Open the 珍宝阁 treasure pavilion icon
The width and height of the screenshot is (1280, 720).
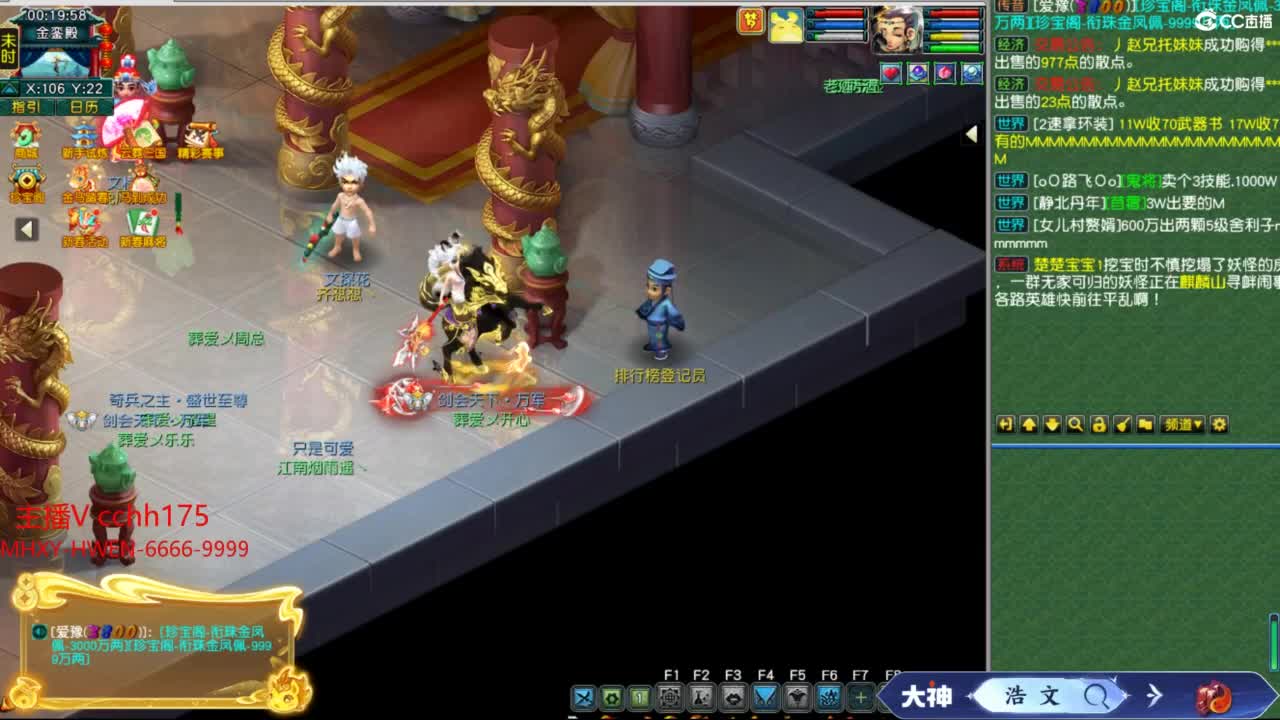coord(24,180)
